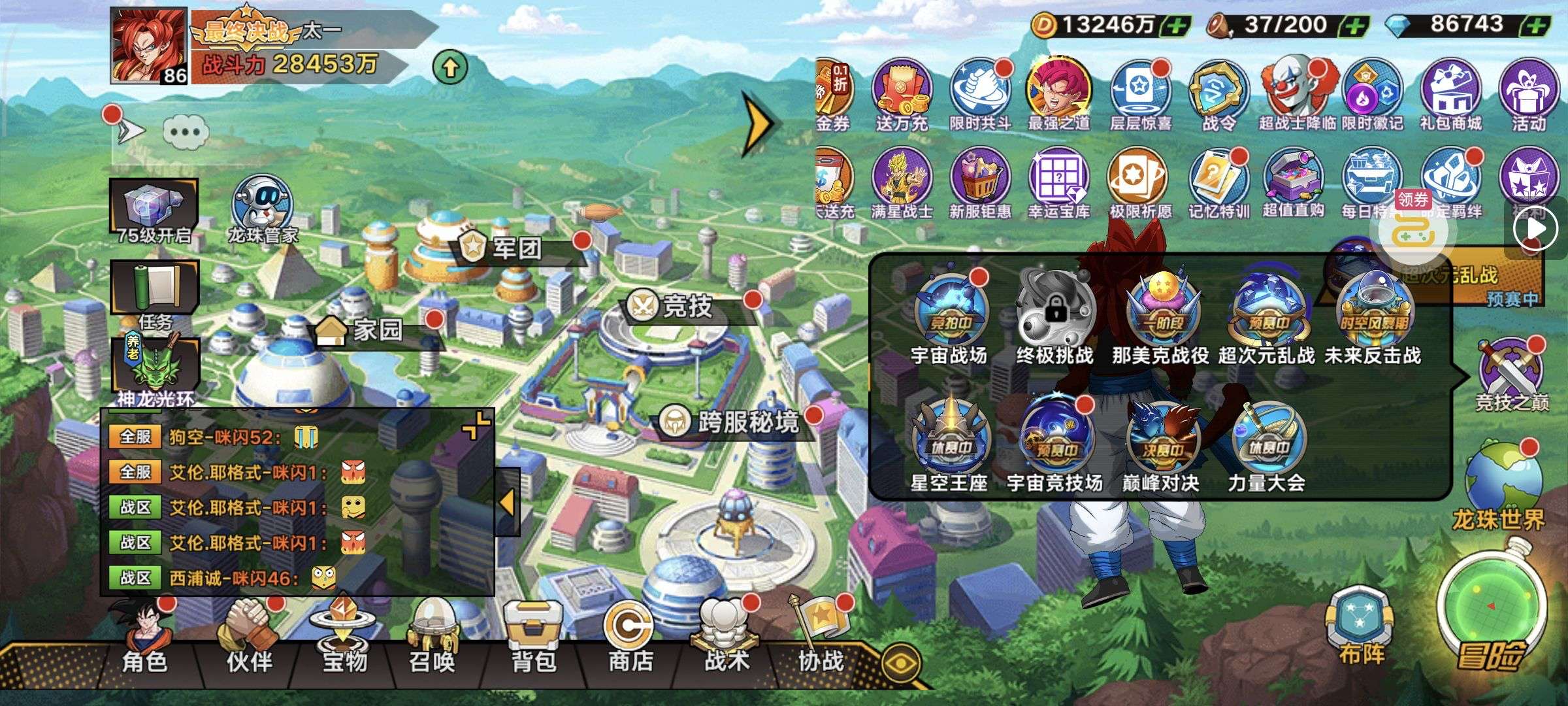Click the white play button overlay
The height and width of the screenshot is (706, 1568).
(1537, 229)
